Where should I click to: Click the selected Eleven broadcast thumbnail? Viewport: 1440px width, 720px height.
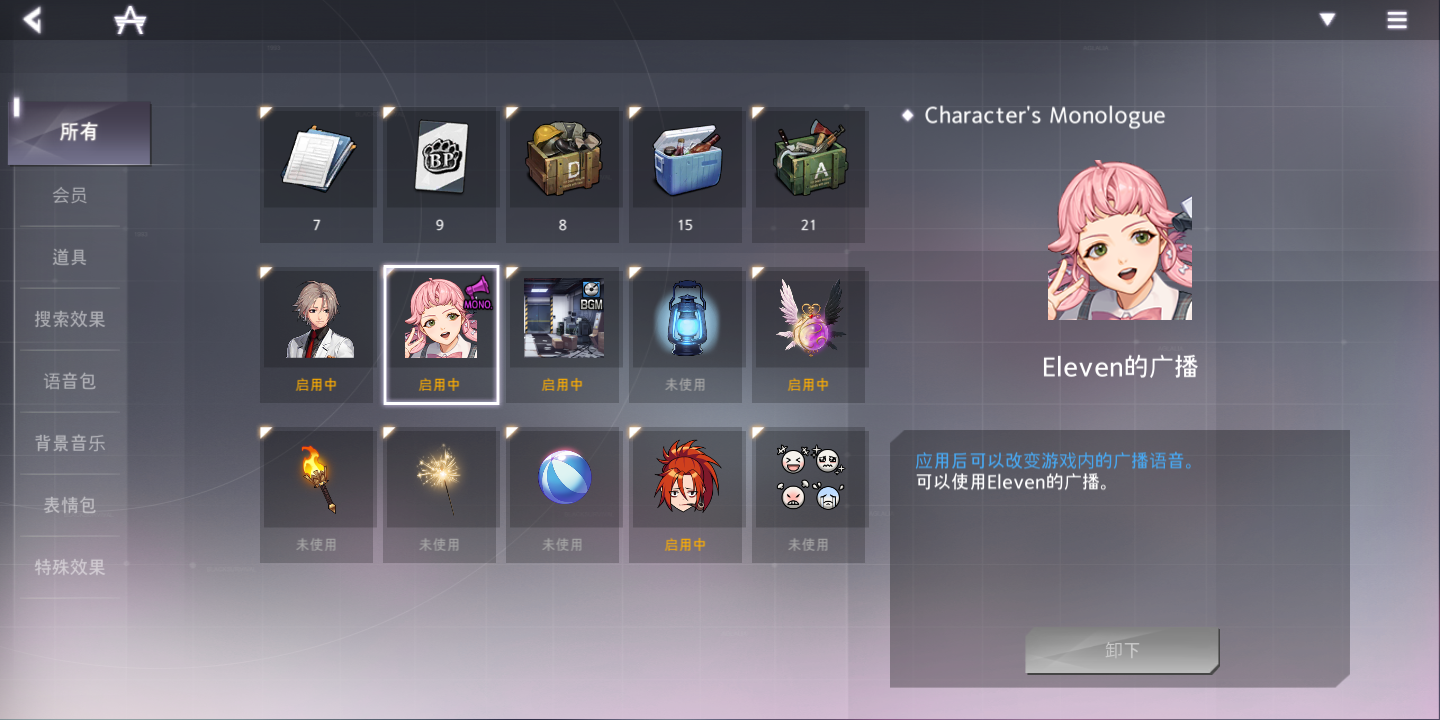tap(440, 318)
